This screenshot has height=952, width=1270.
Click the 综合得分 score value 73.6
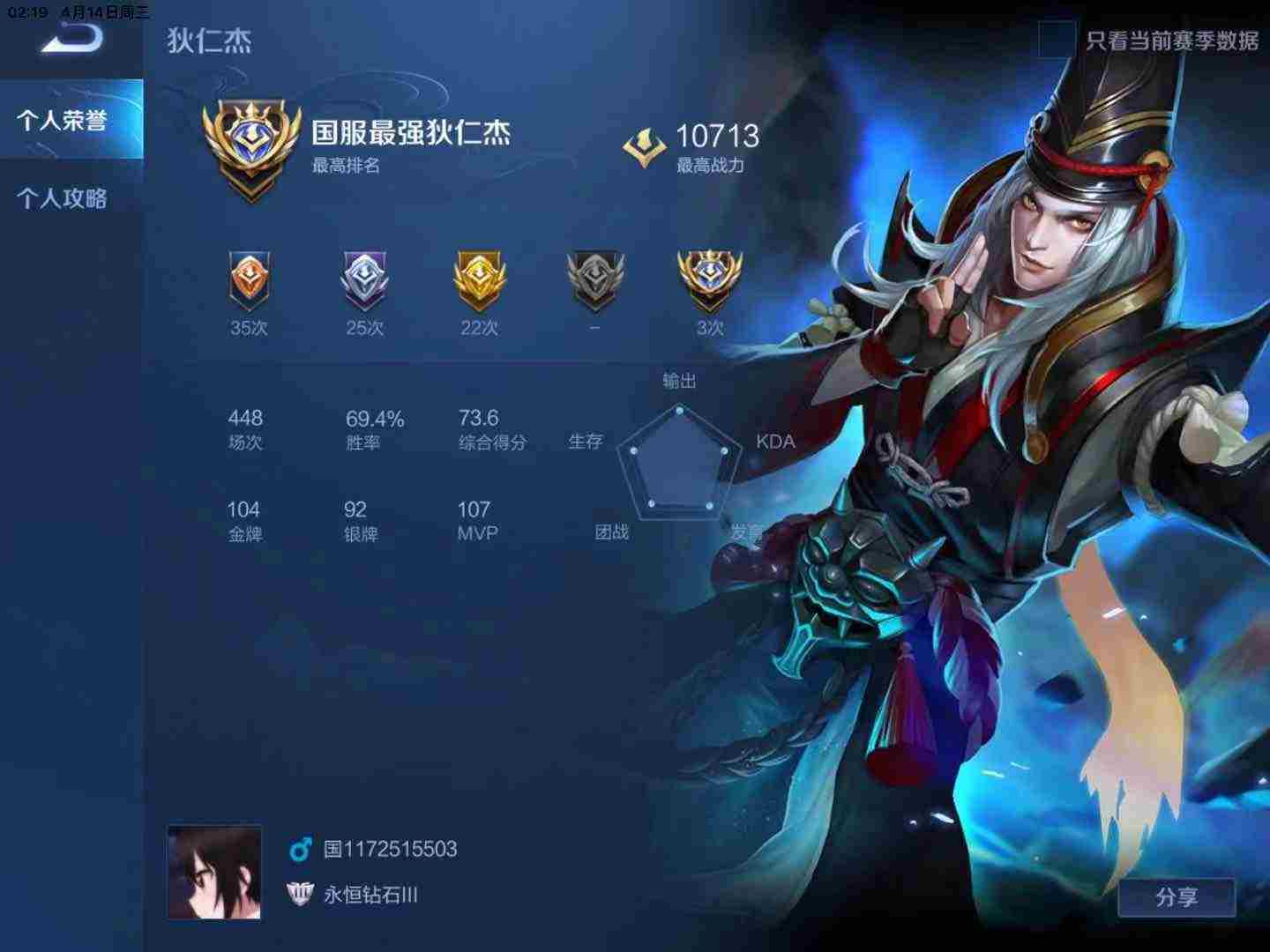[x=477, y=418]
